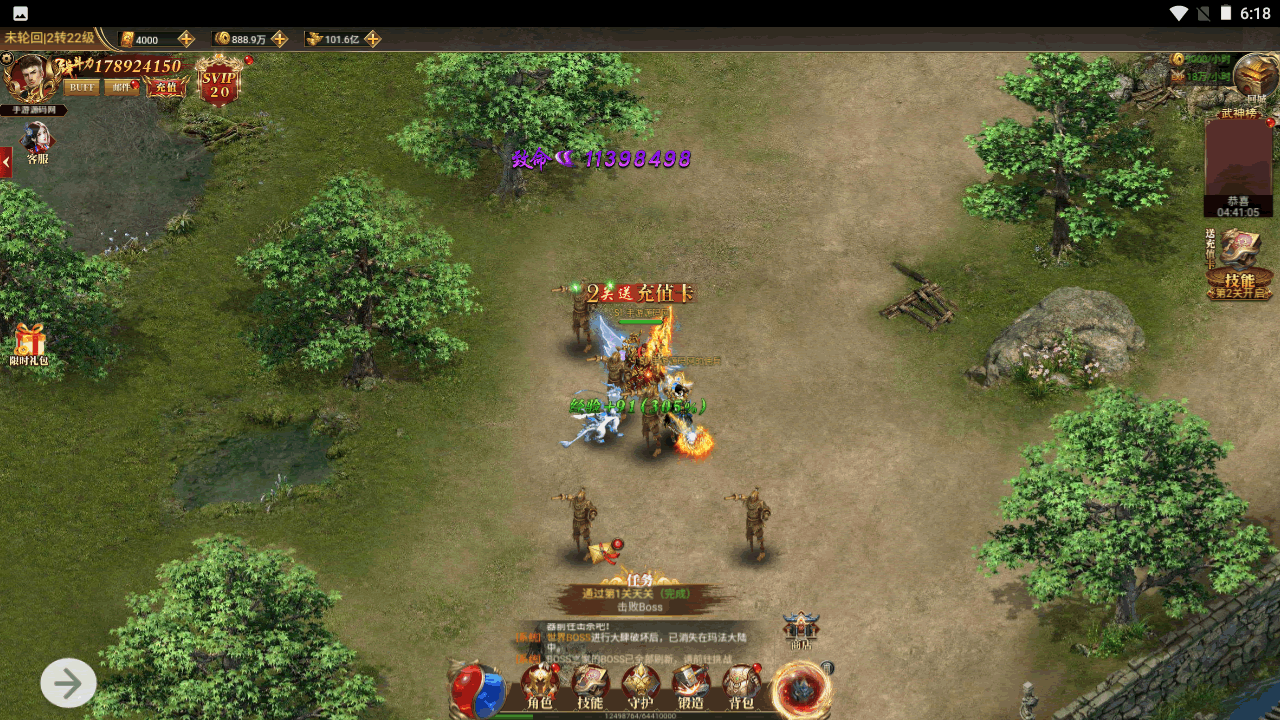Click the BUFF button
Image resolution: width=1280 pixels, height=720 pixels.
coord(82,87)
